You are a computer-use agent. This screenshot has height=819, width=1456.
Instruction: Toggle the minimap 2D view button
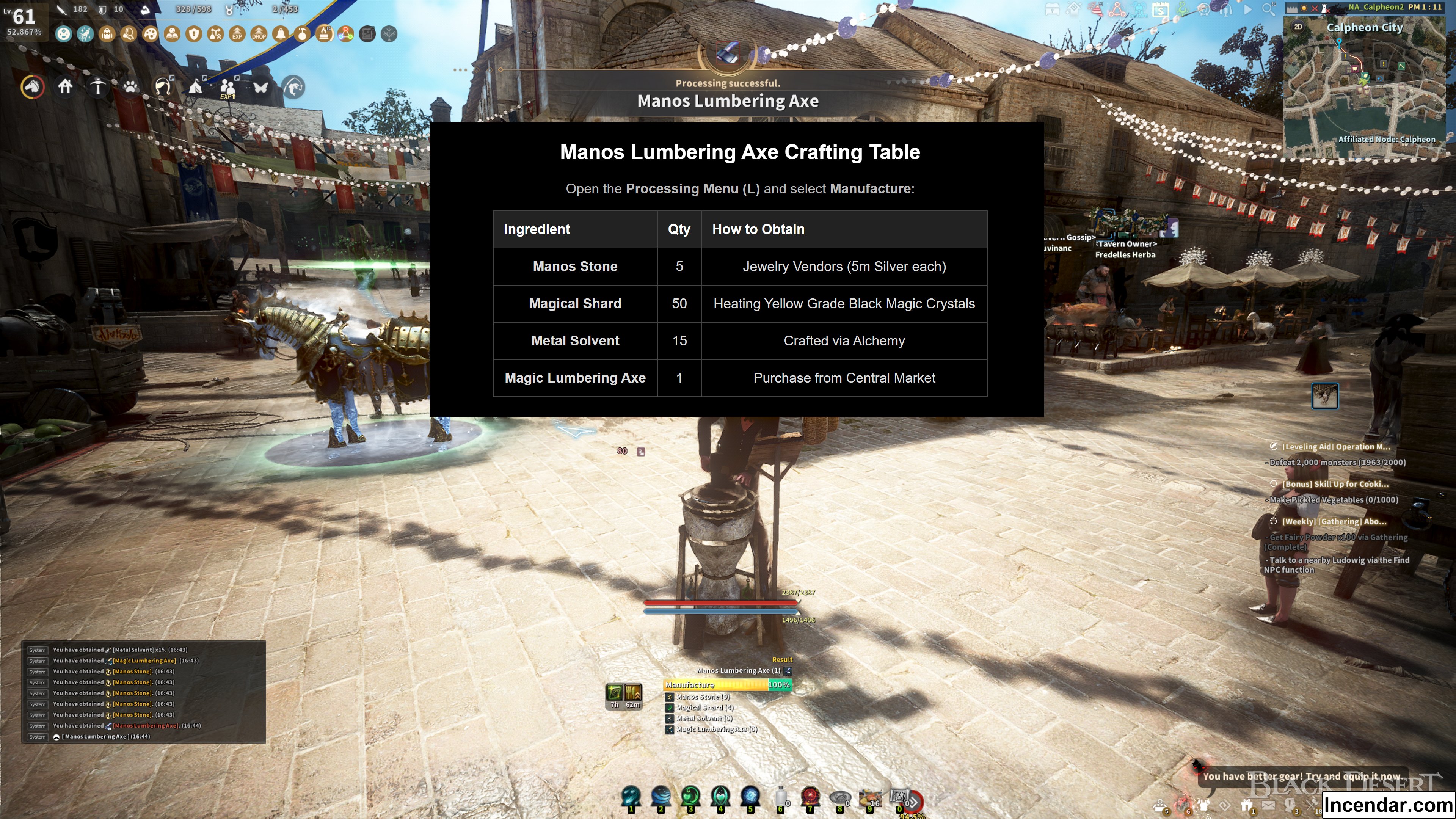(x=1298, y=27)
